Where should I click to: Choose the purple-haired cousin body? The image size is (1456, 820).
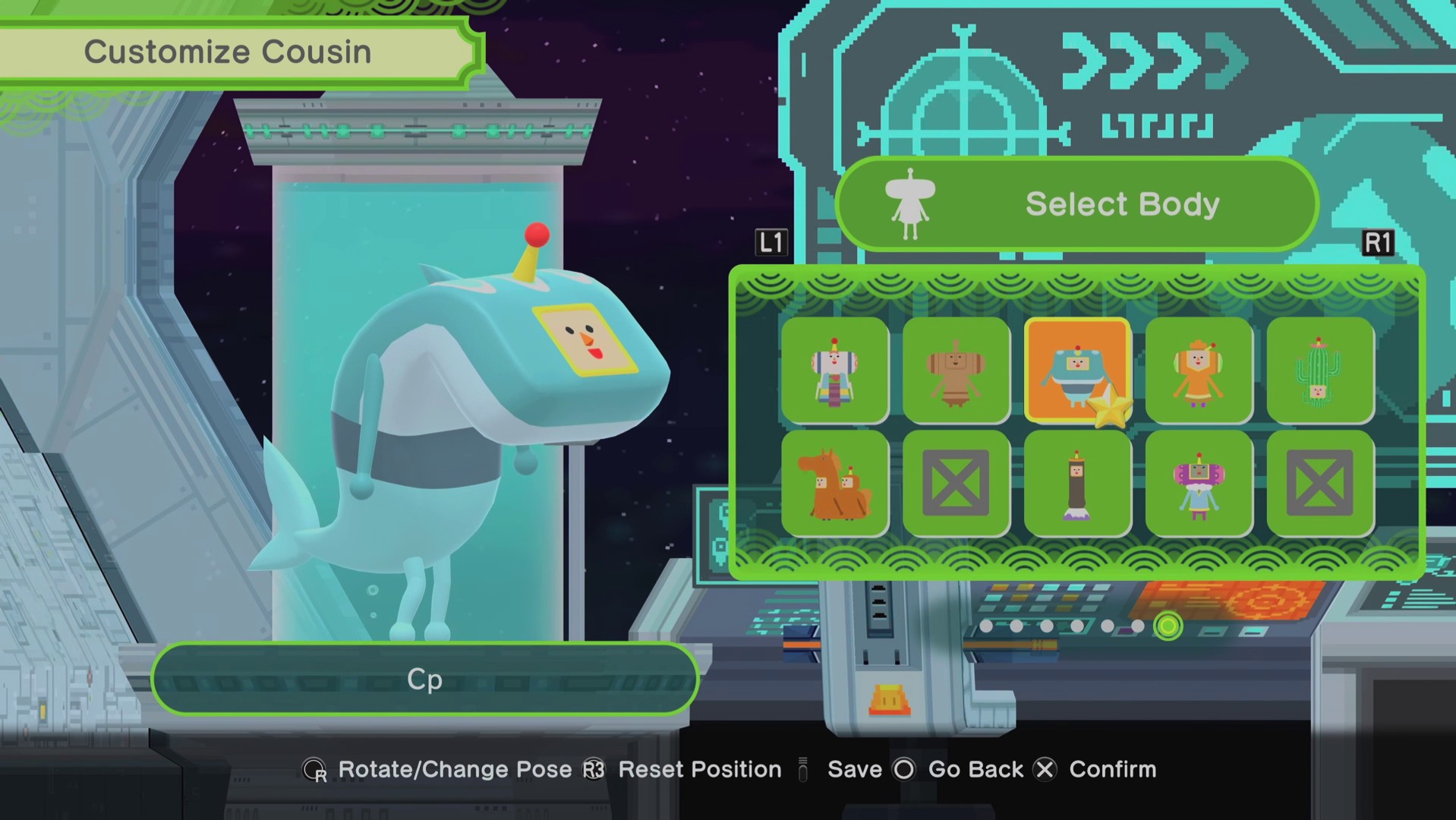[x=1199, y=484]
